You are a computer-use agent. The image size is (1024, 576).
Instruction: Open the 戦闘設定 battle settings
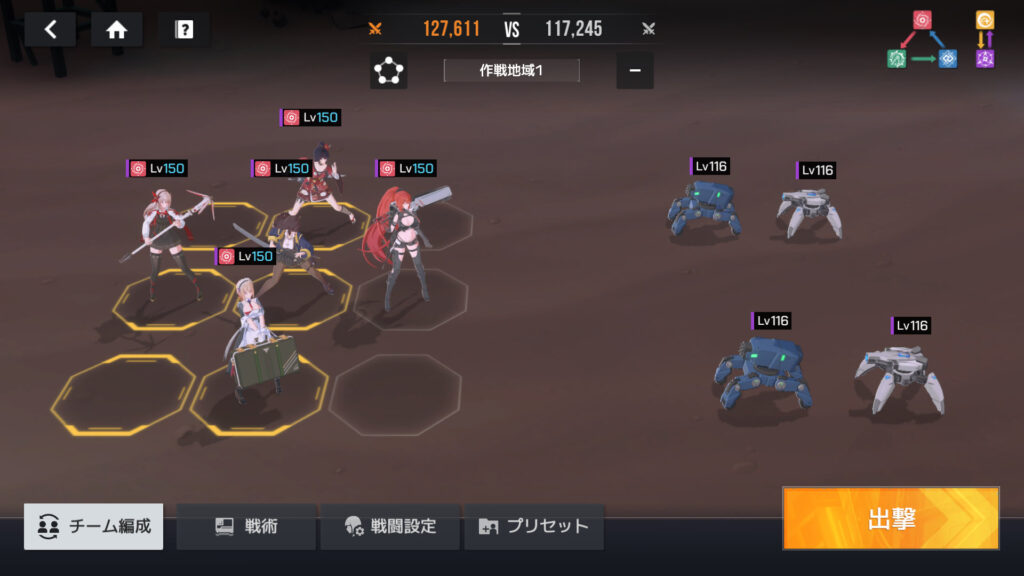pyautogui.click(x=390, y=526)
